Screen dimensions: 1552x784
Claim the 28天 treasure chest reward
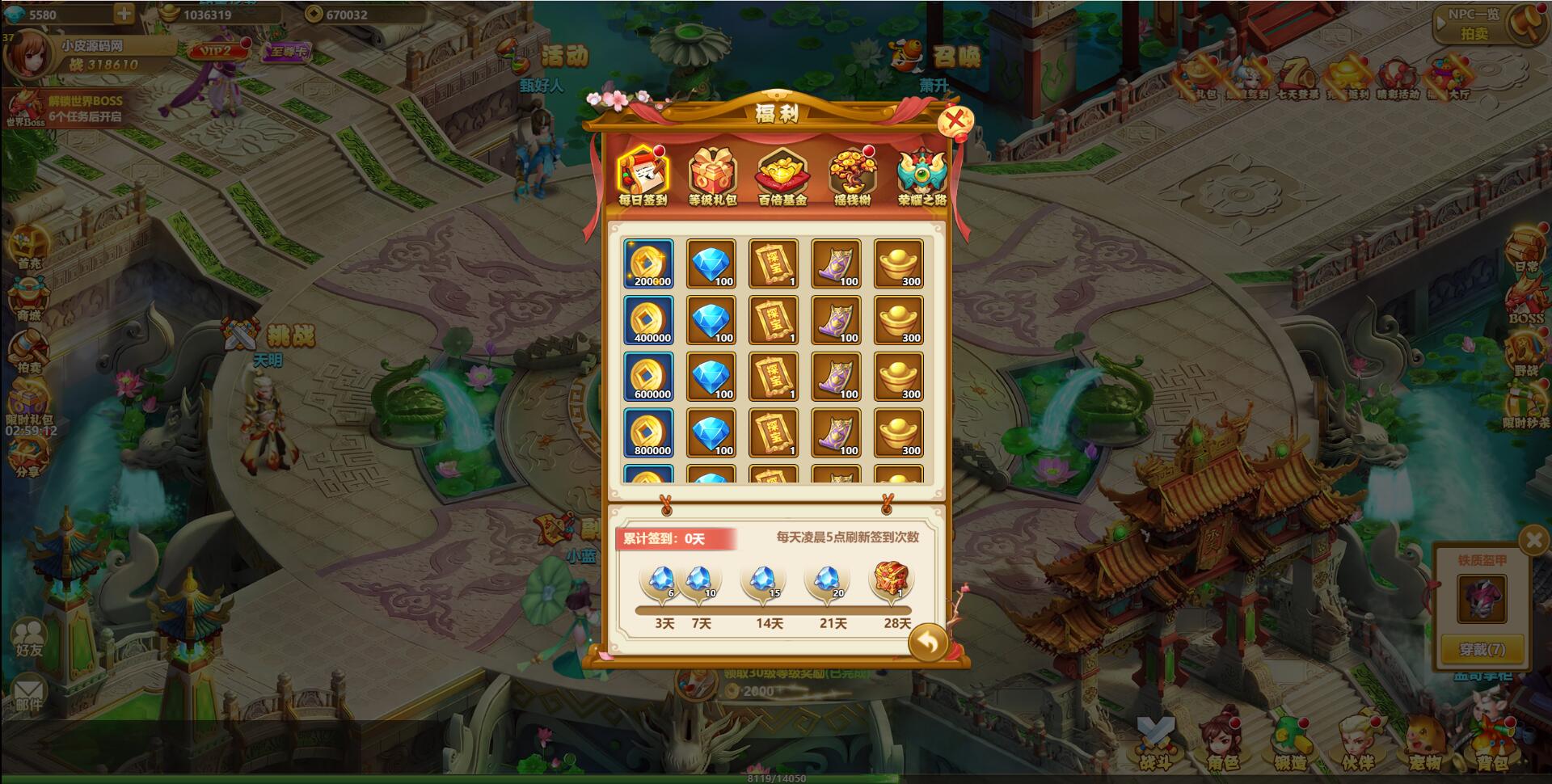(892, 580)
